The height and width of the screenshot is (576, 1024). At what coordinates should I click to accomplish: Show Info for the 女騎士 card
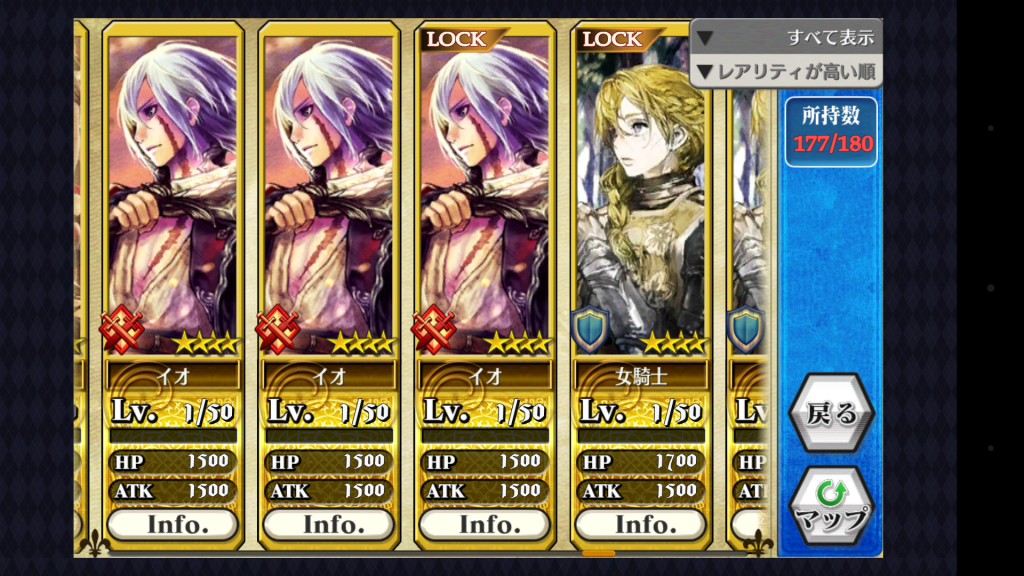(640, 524)
